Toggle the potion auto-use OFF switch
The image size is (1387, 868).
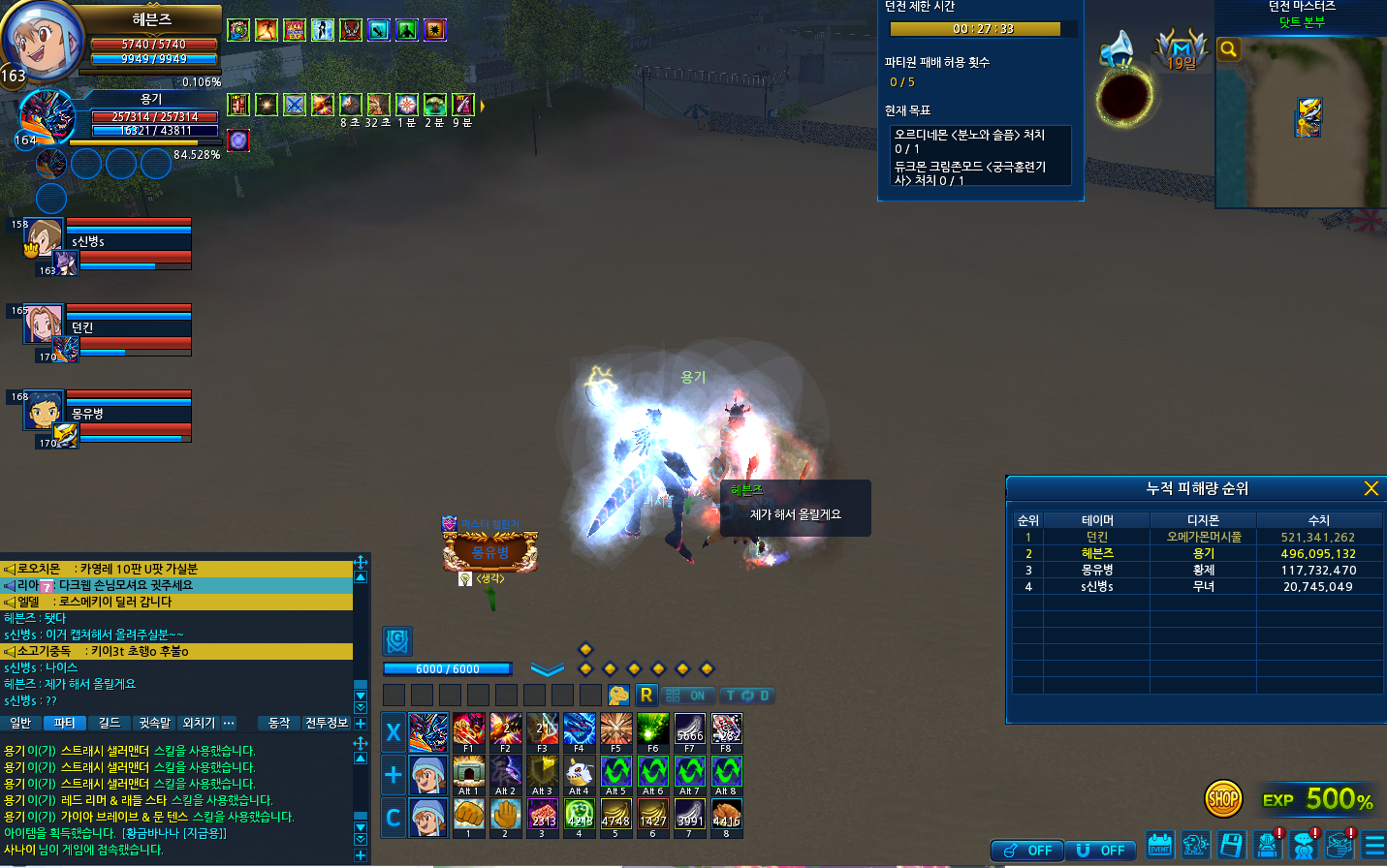click(1026, 850)
